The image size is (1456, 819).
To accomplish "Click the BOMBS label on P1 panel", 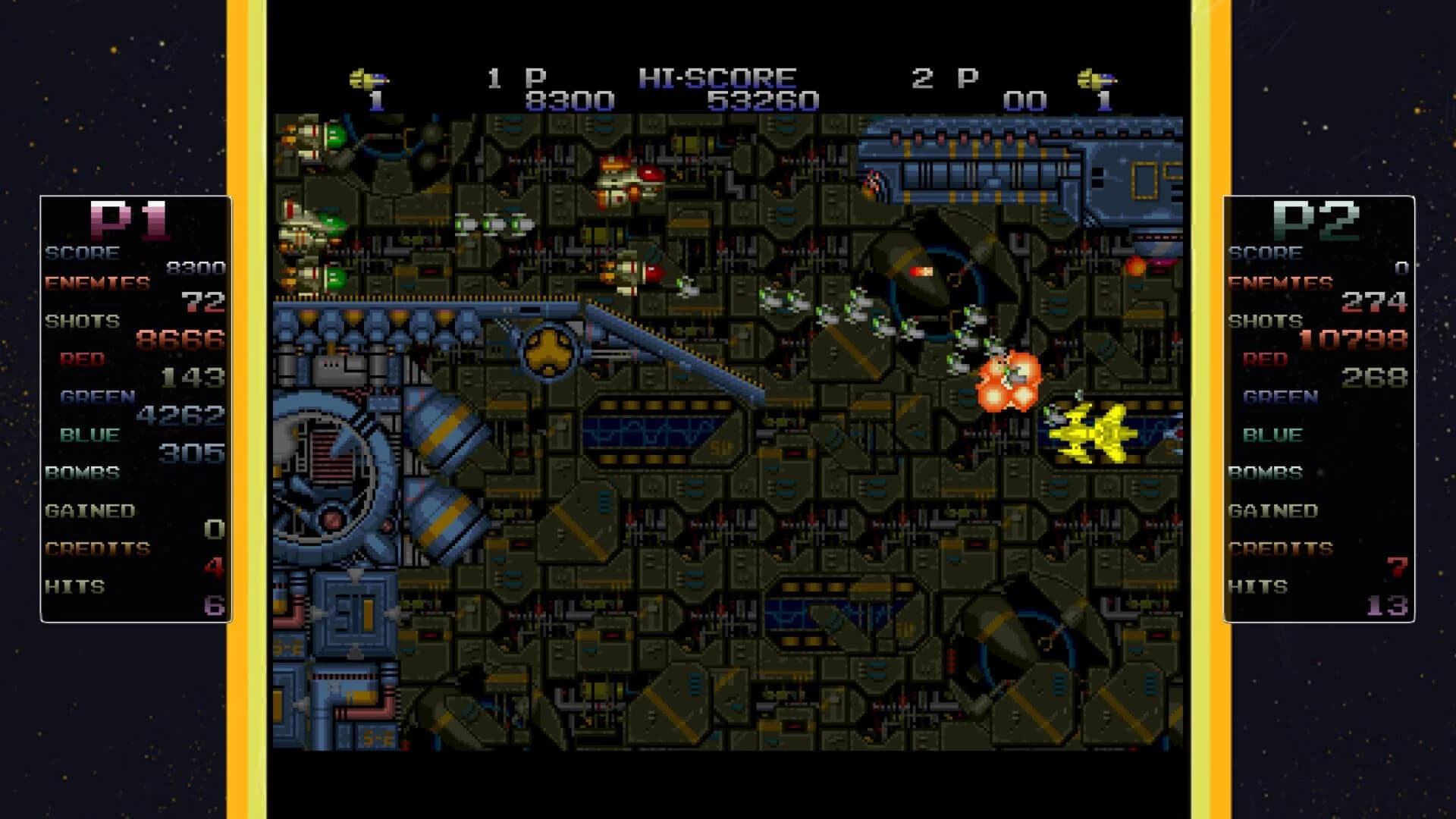I will point(80,472).
